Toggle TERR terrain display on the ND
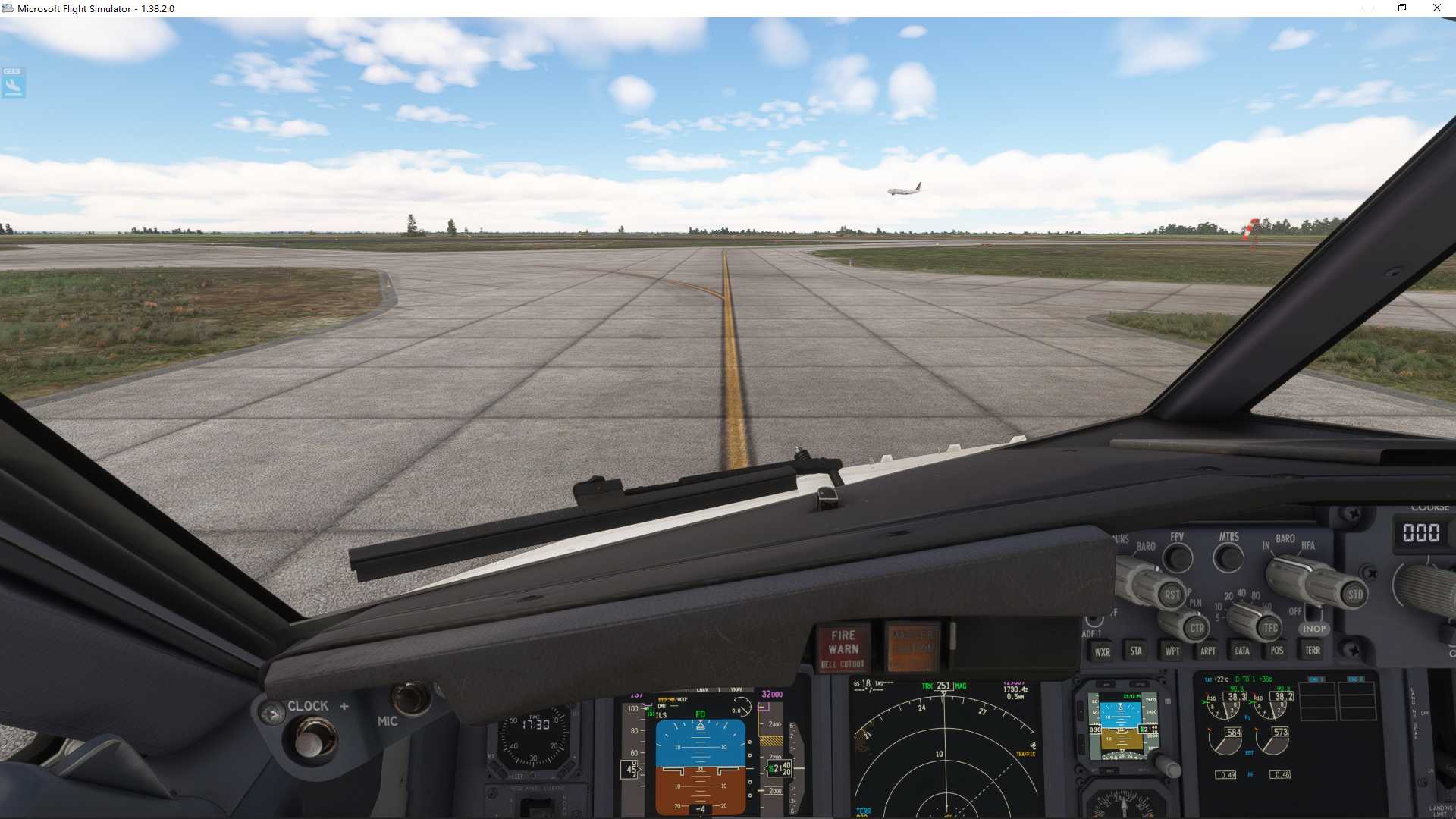 click(1312, 651)
